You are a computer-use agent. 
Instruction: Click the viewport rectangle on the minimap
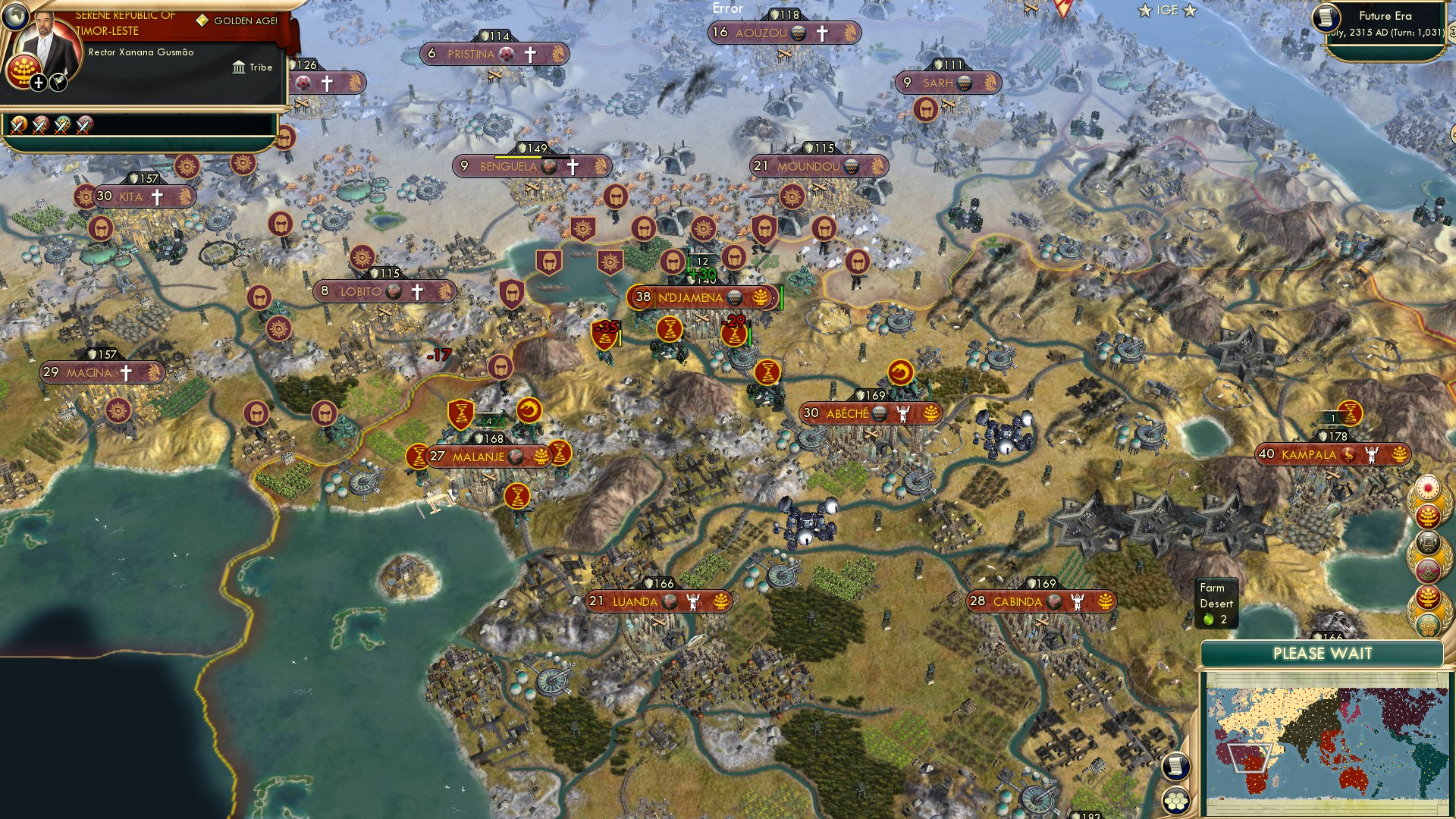(1249, 759)
